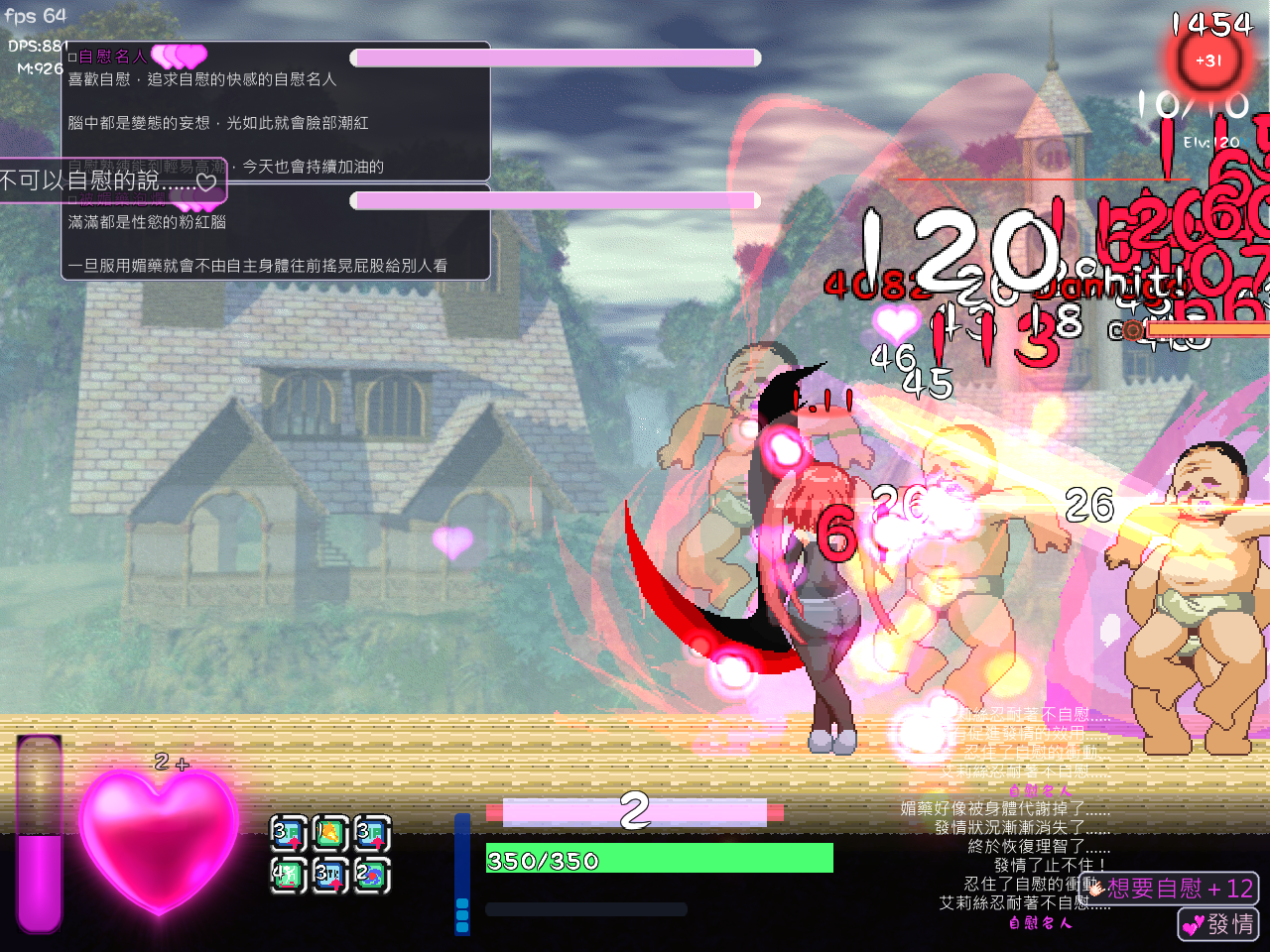
Task: Click the 發情 status badge with hearts
Action: point(1218,924)
